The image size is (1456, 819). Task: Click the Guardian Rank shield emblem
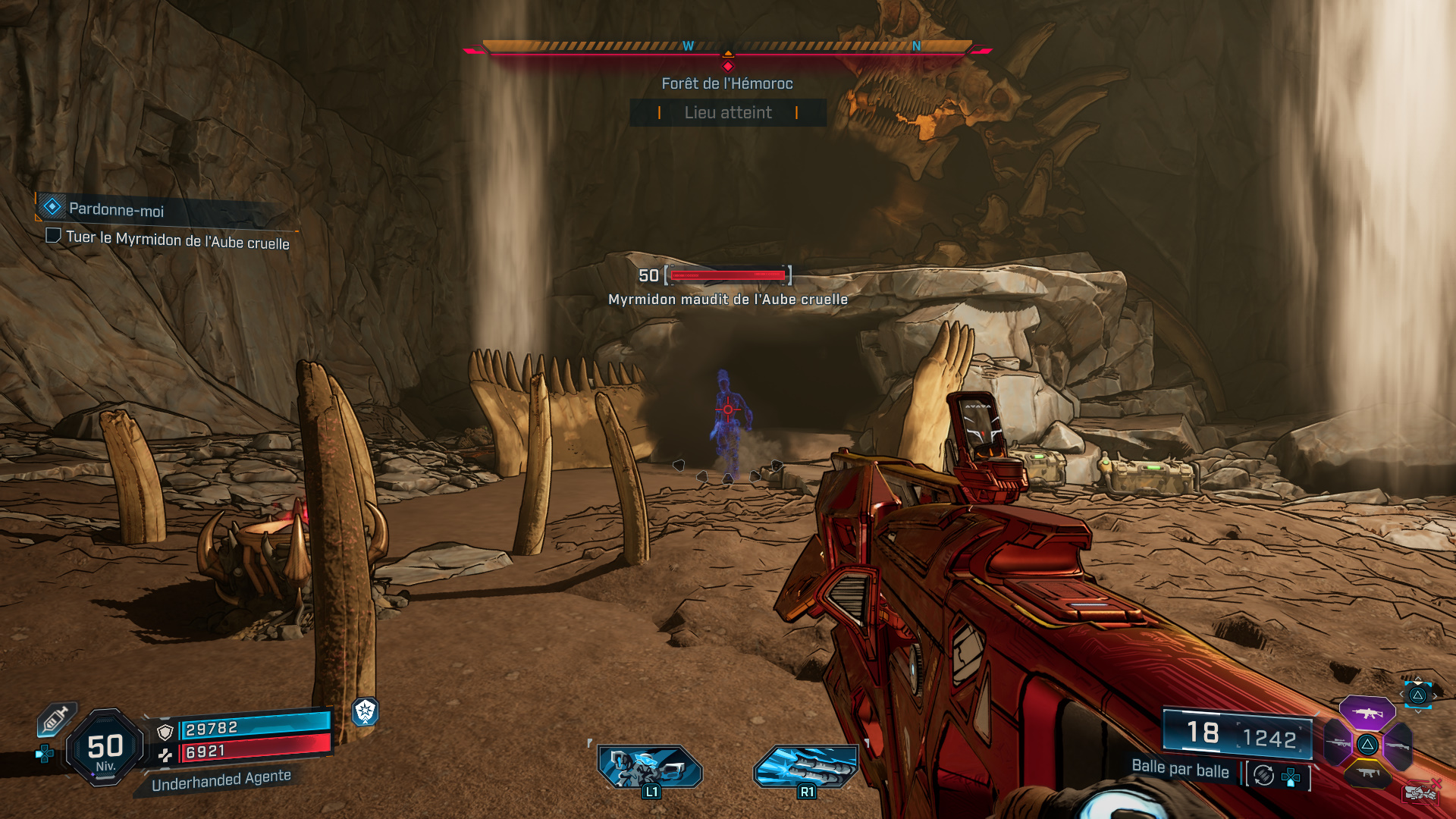point(366,713)
